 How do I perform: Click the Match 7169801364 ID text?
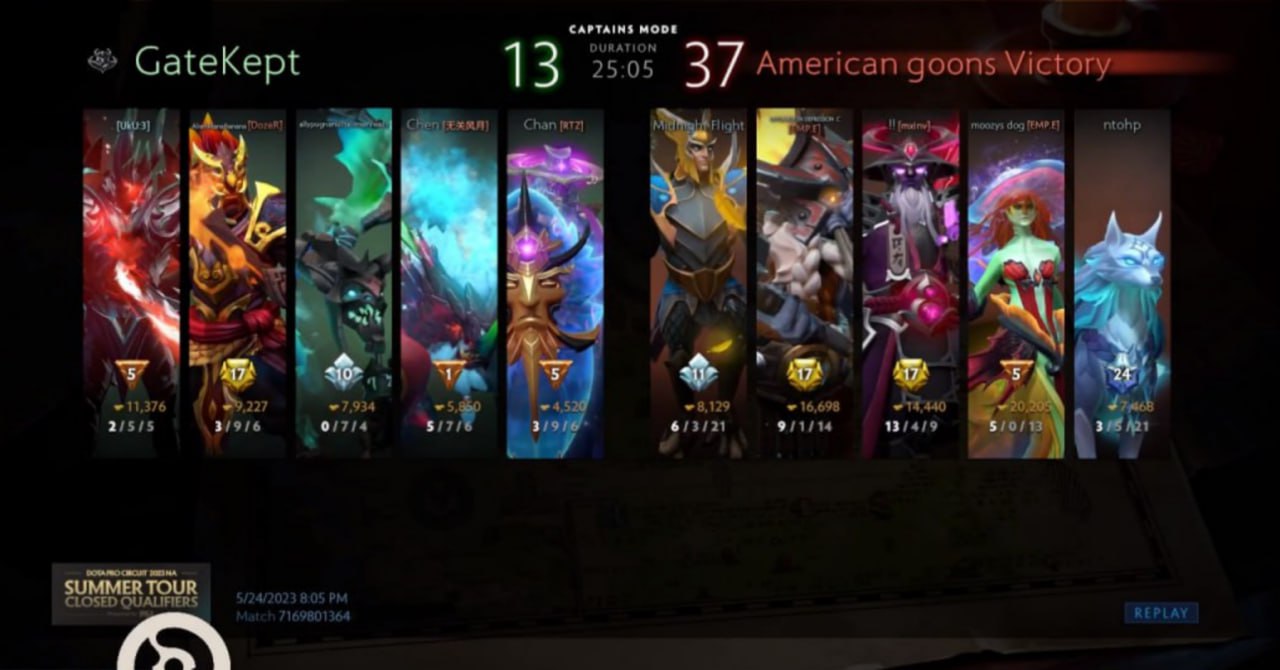coord(293,616)
